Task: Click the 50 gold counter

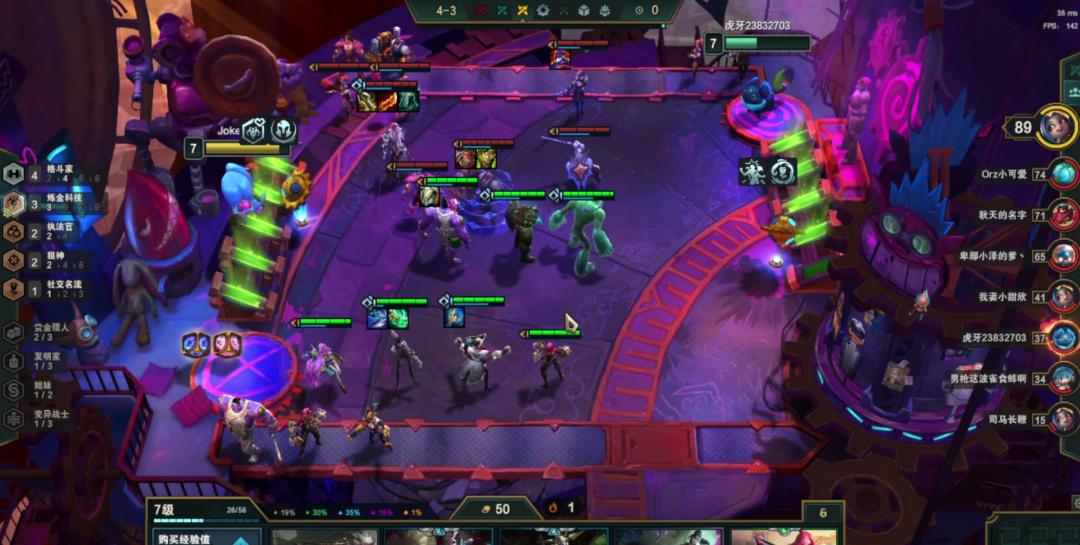Action: [x=495, y=509]
